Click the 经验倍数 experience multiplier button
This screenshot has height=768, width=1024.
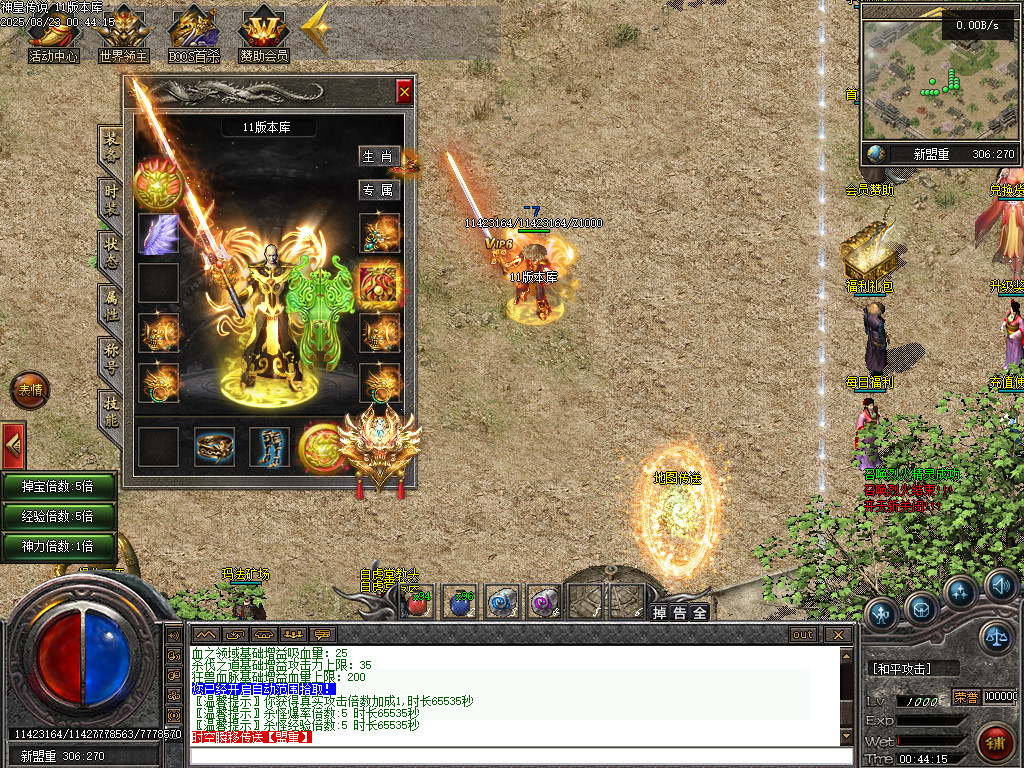point(59,516)
